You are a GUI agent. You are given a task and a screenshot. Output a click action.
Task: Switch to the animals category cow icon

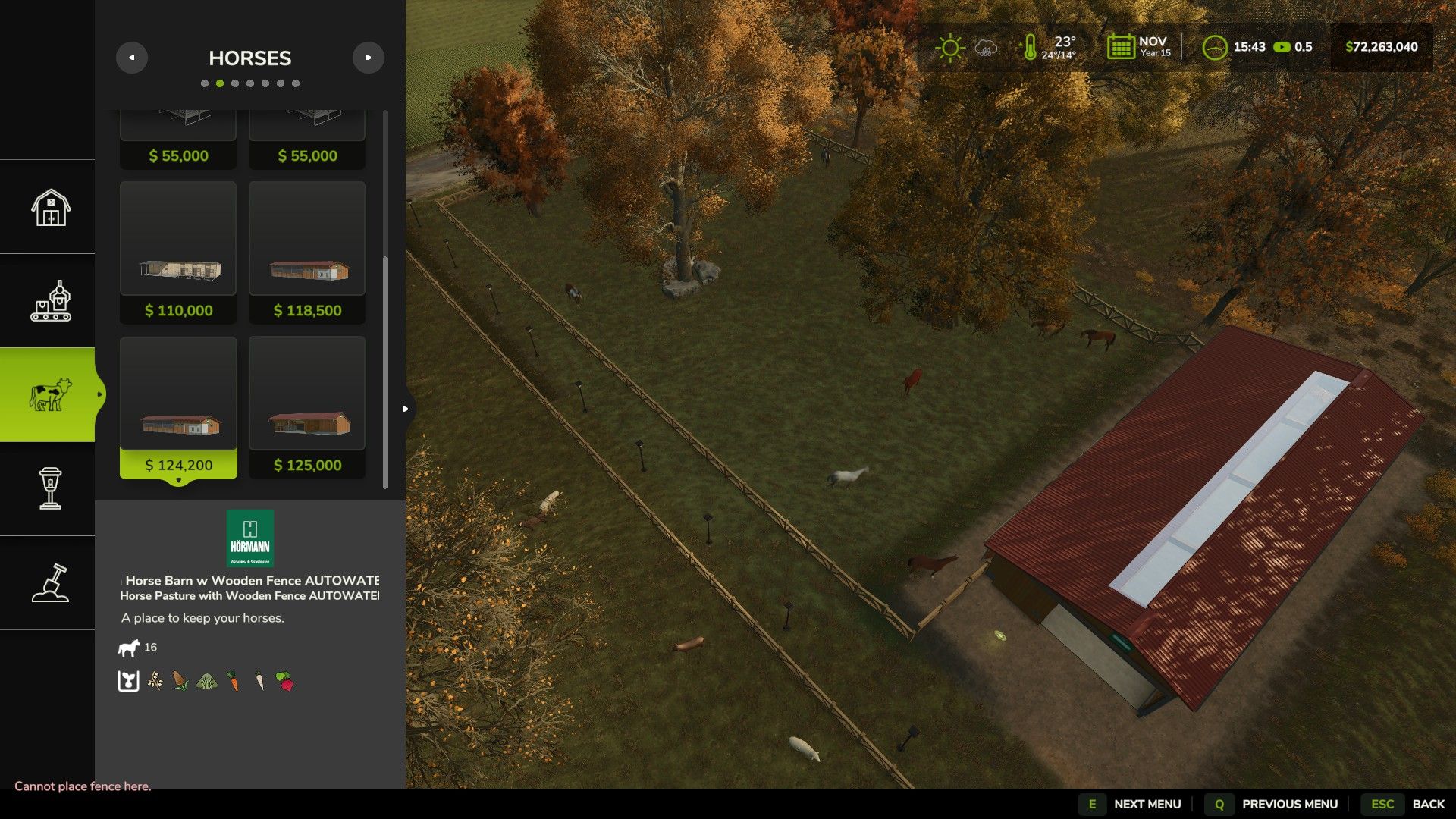(x=50, y=395)
